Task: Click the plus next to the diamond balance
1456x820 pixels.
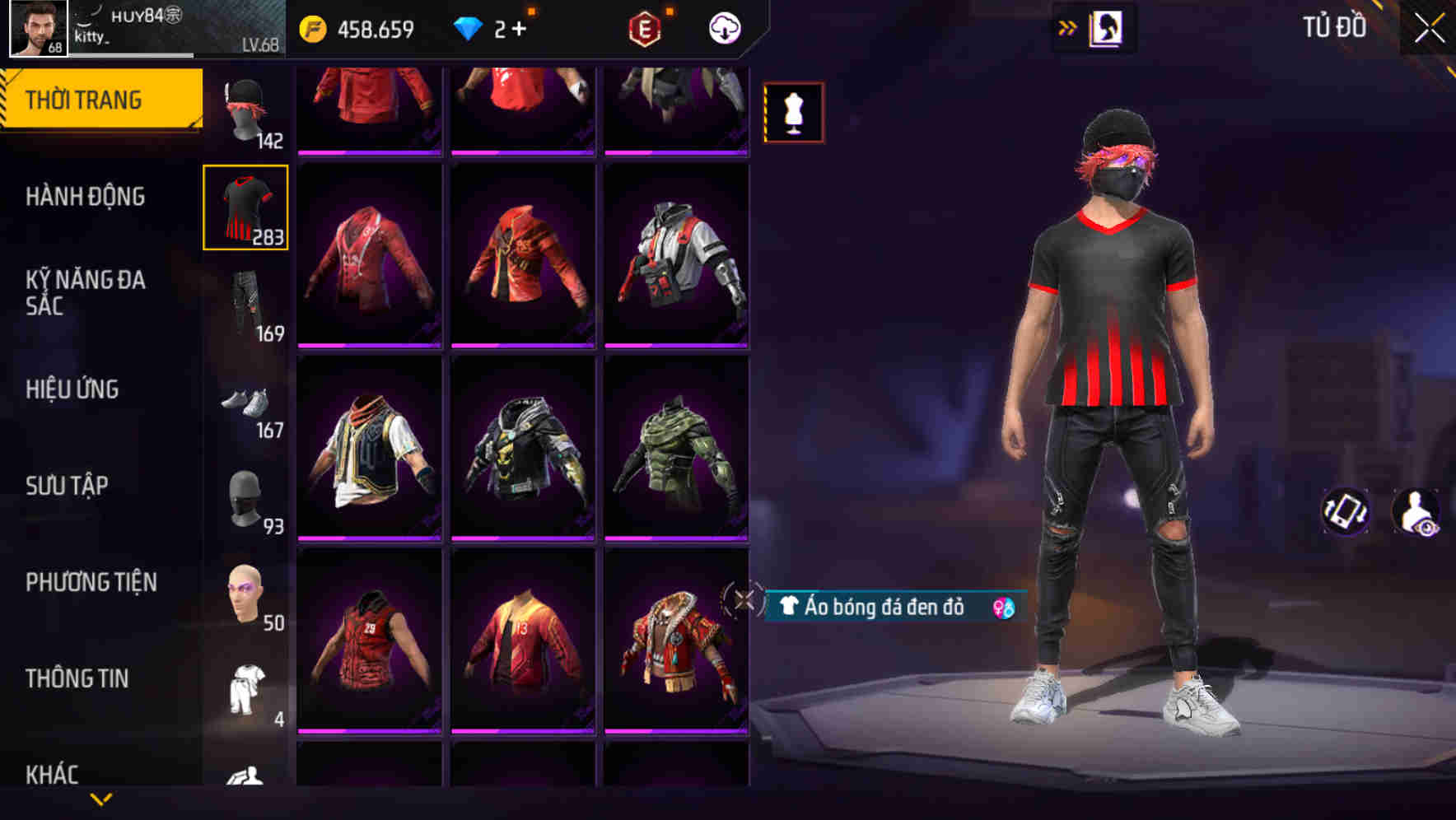Action: (519, 27)
